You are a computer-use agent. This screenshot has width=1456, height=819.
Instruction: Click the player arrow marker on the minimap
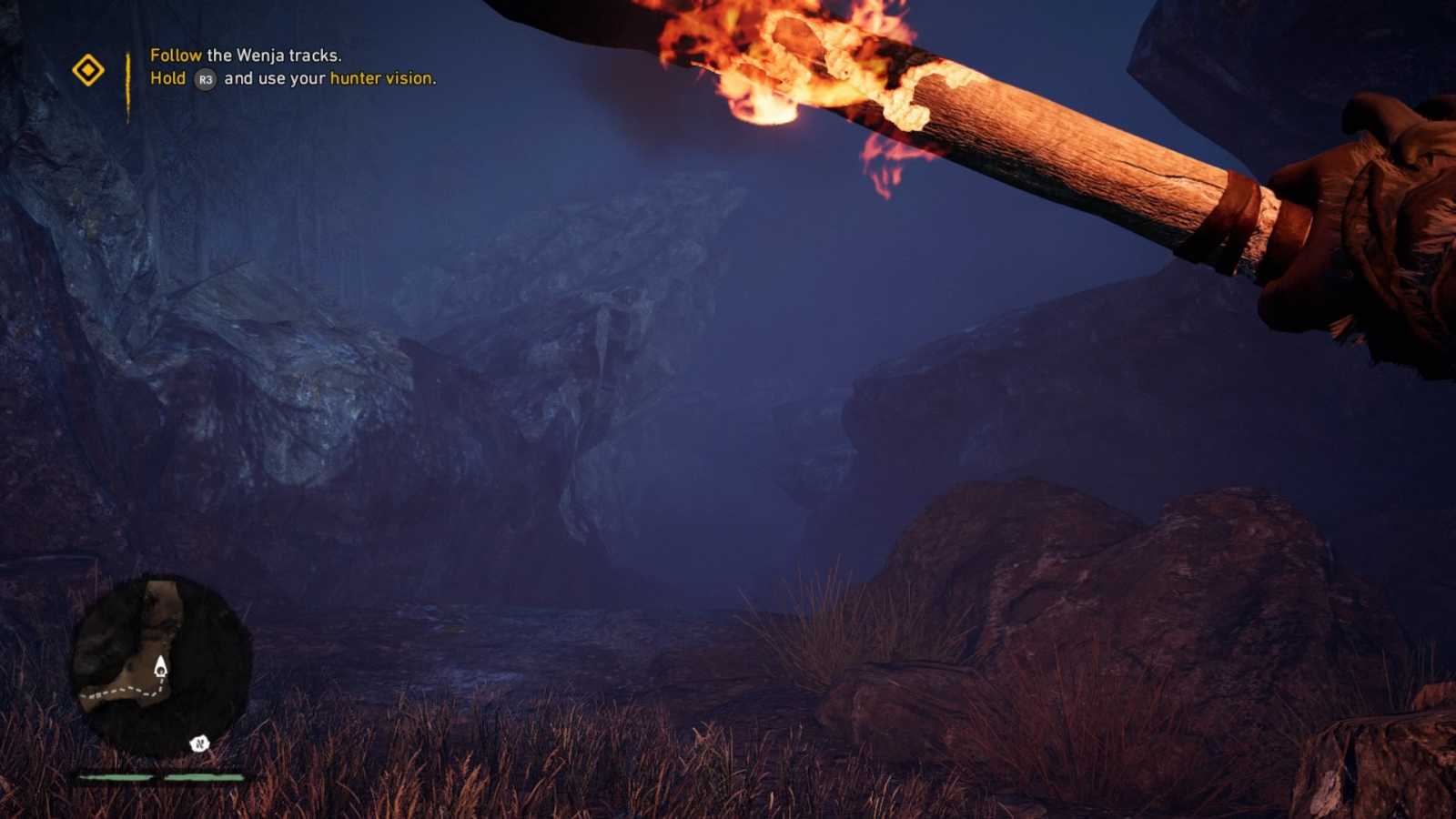(x=161, y=667)
